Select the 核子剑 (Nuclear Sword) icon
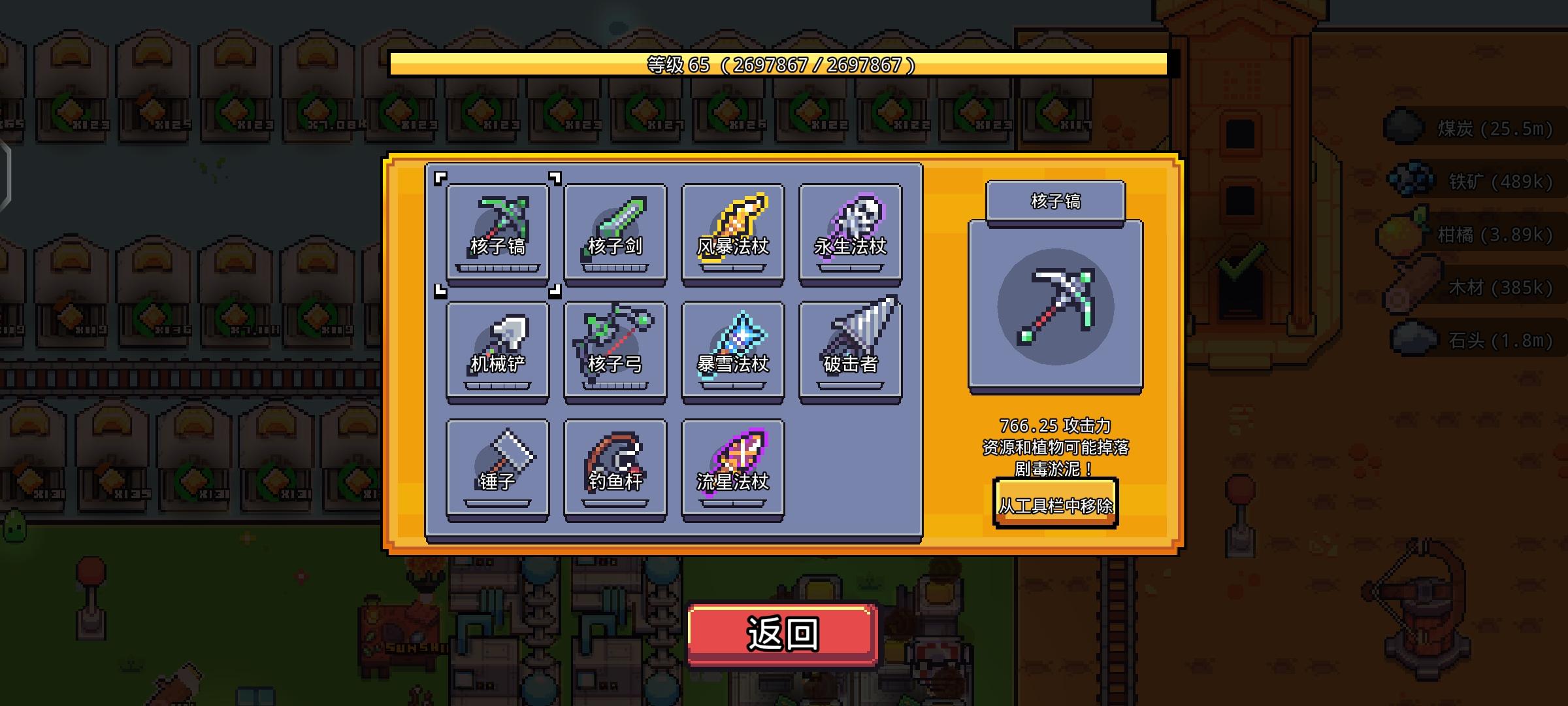Viewport: 1568px width, 706px height. [x=614, y=232]
